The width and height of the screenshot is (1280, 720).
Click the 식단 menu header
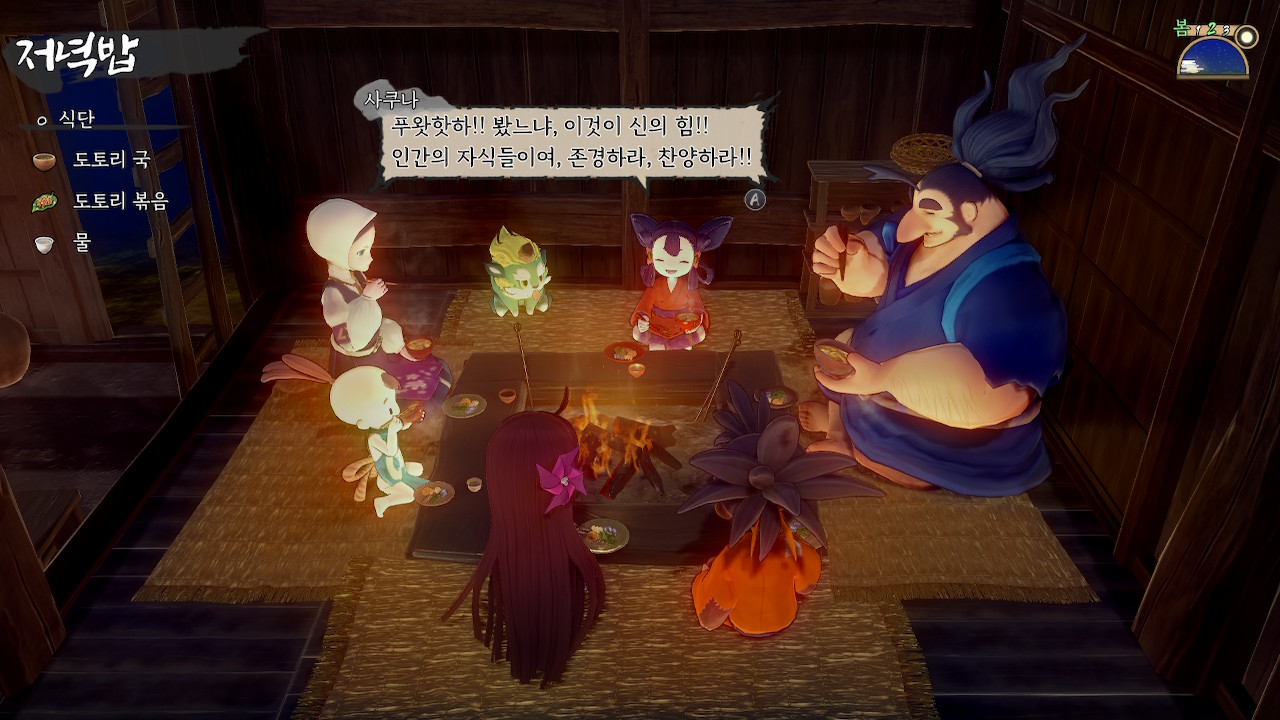(x=75, y=120)
